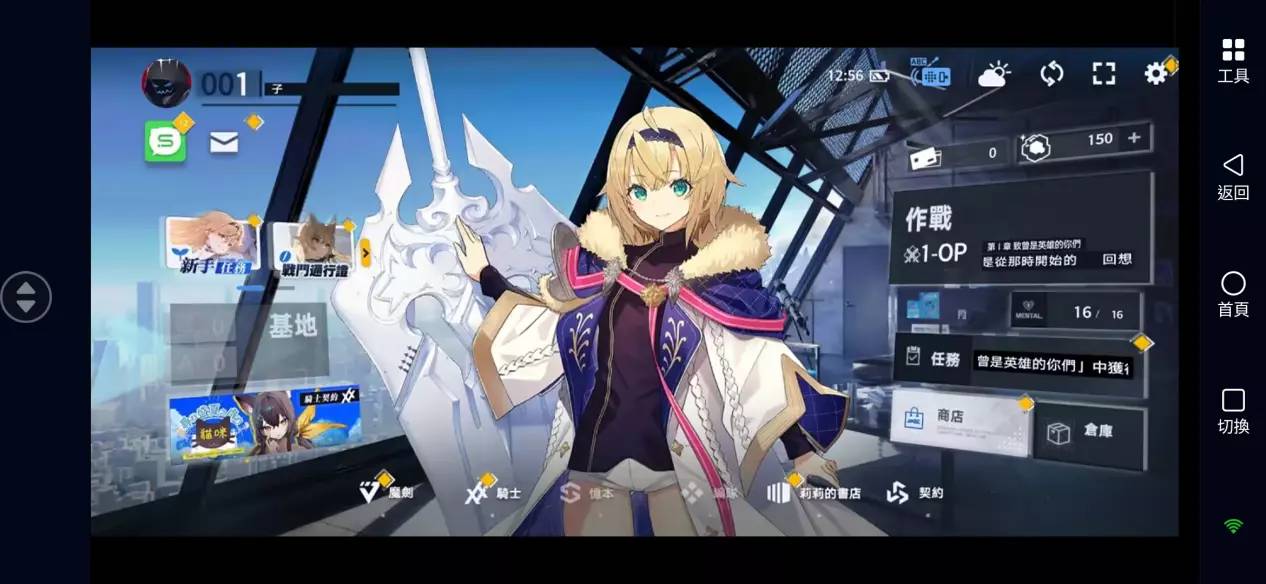The height and width of the screenshot is (584, 1266).
Task: Open the 魔劍 menu
Action: [386, 493]
